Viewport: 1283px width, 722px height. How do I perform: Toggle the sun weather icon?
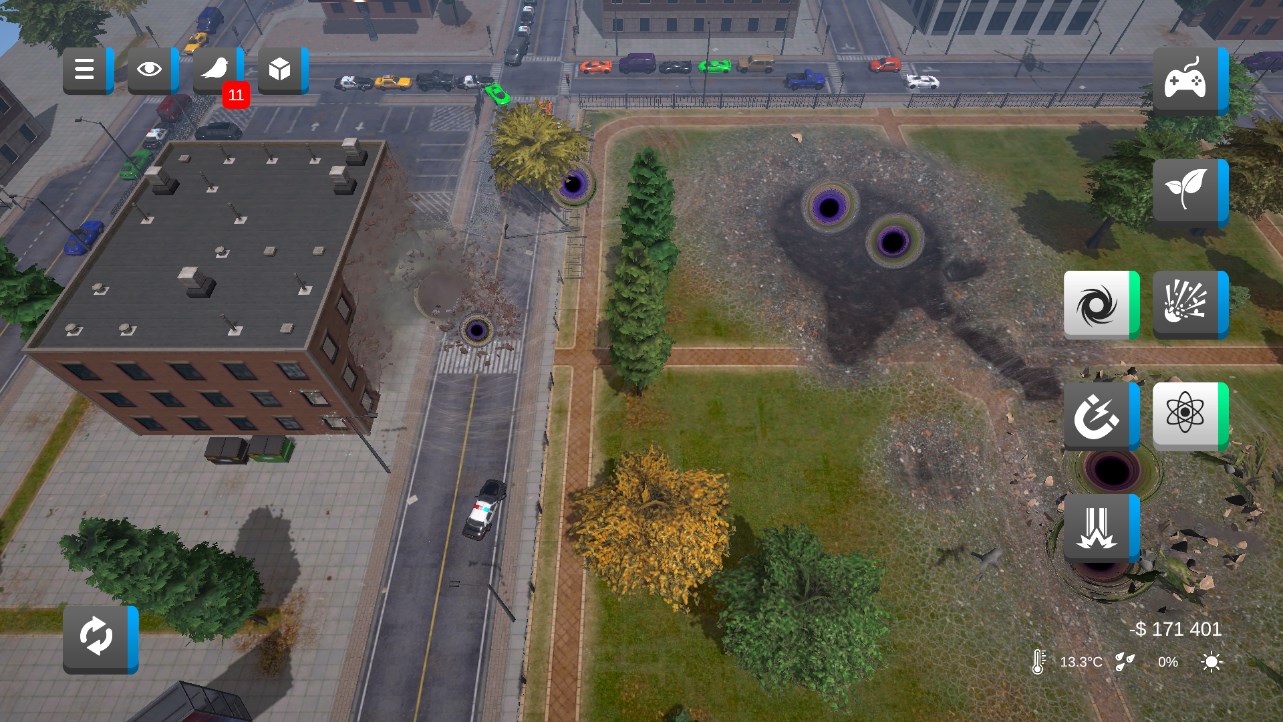1211,662
